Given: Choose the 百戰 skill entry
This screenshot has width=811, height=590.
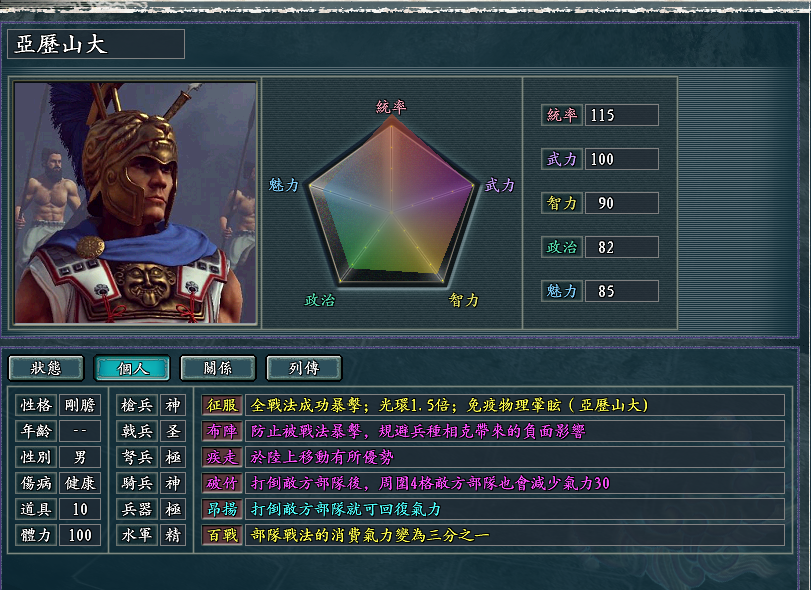Looking at the screenshot, I should point(222,535).
